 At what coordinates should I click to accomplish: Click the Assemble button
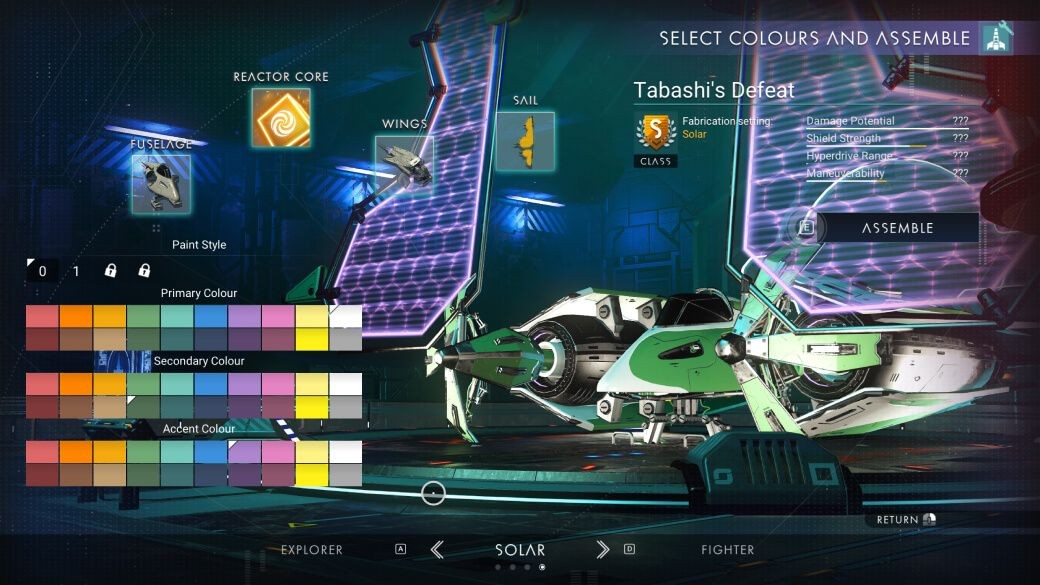[896, 228]
